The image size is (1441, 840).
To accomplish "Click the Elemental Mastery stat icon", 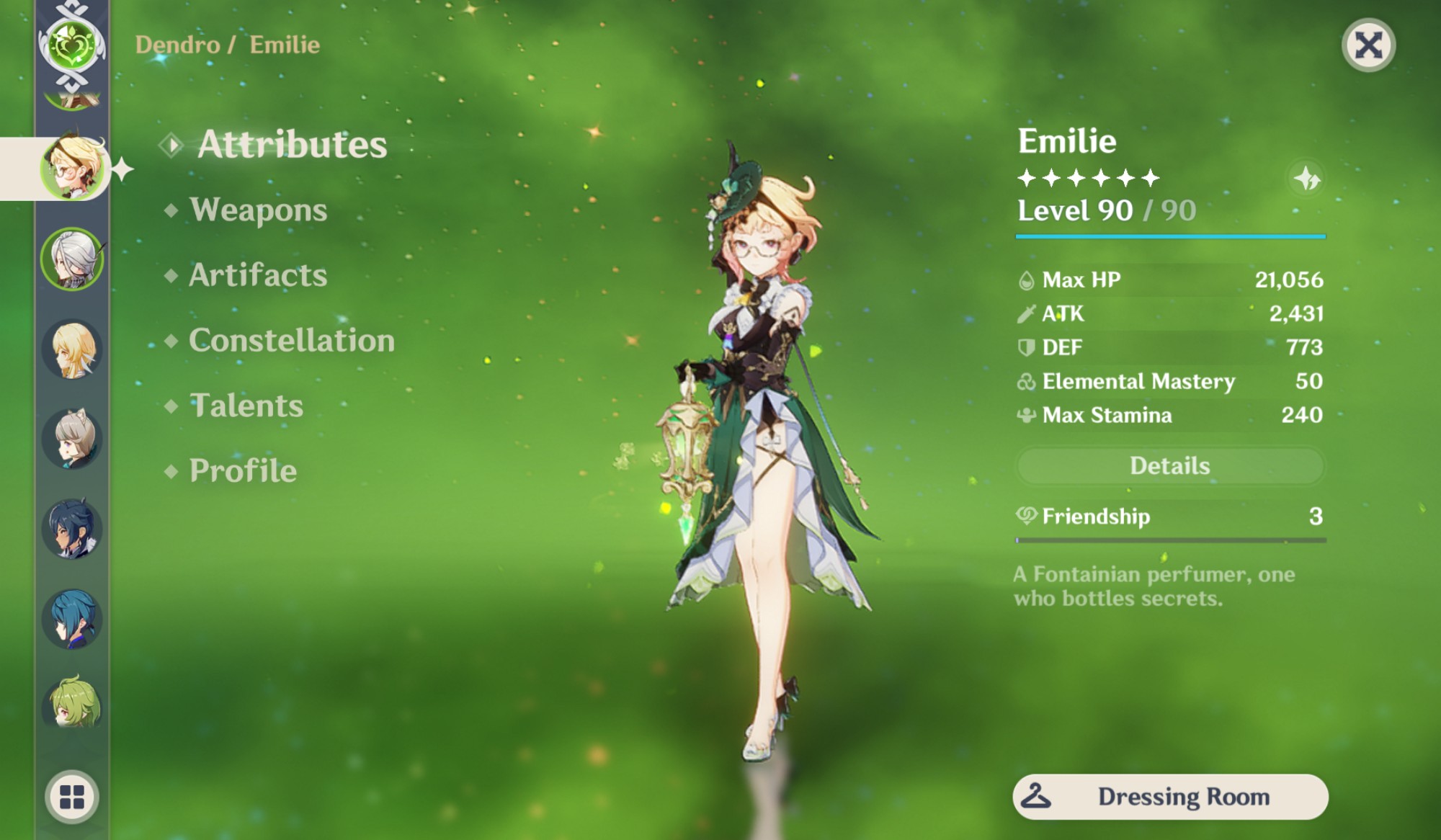I will pos(1026,382).
